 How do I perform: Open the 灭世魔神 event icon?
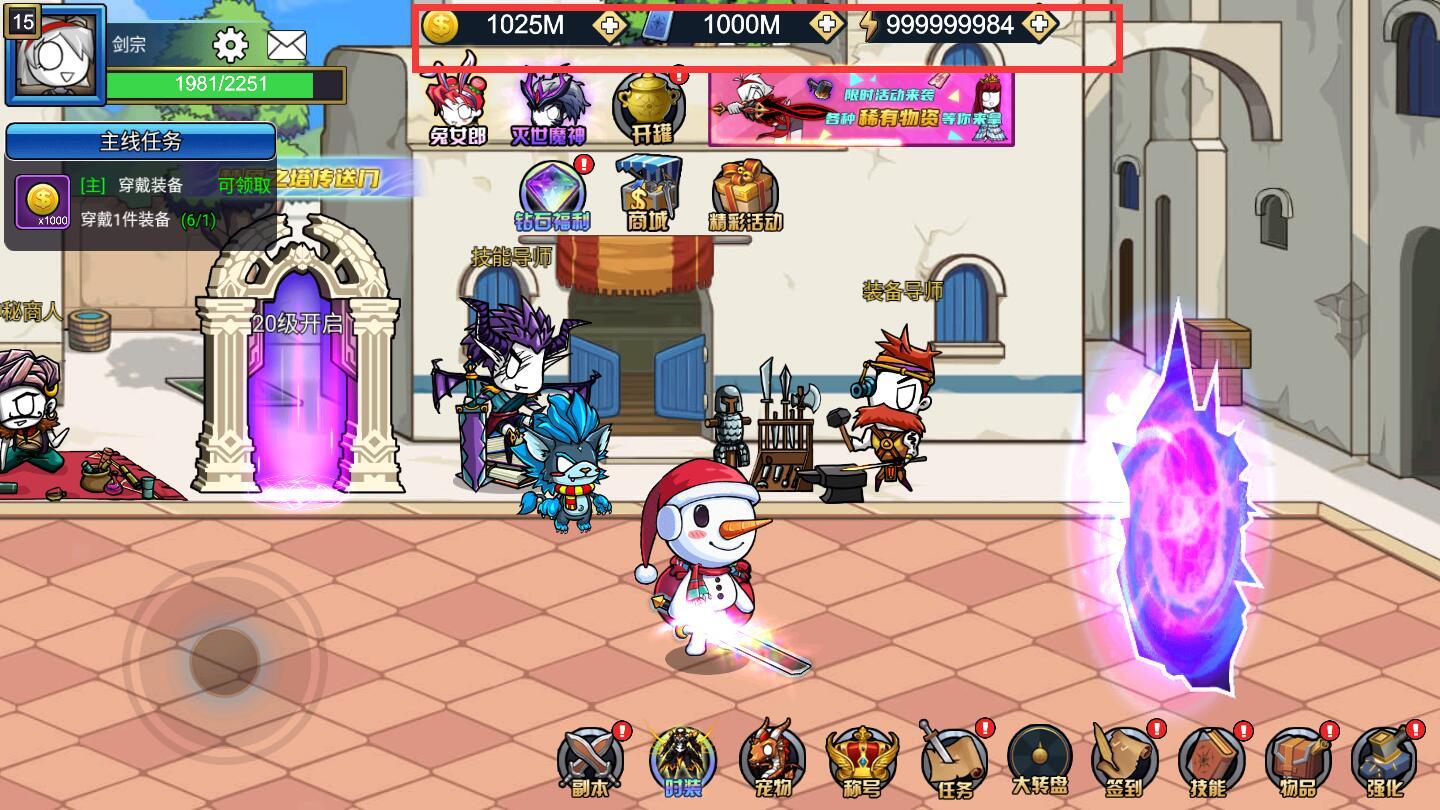[x=548, y=105]
